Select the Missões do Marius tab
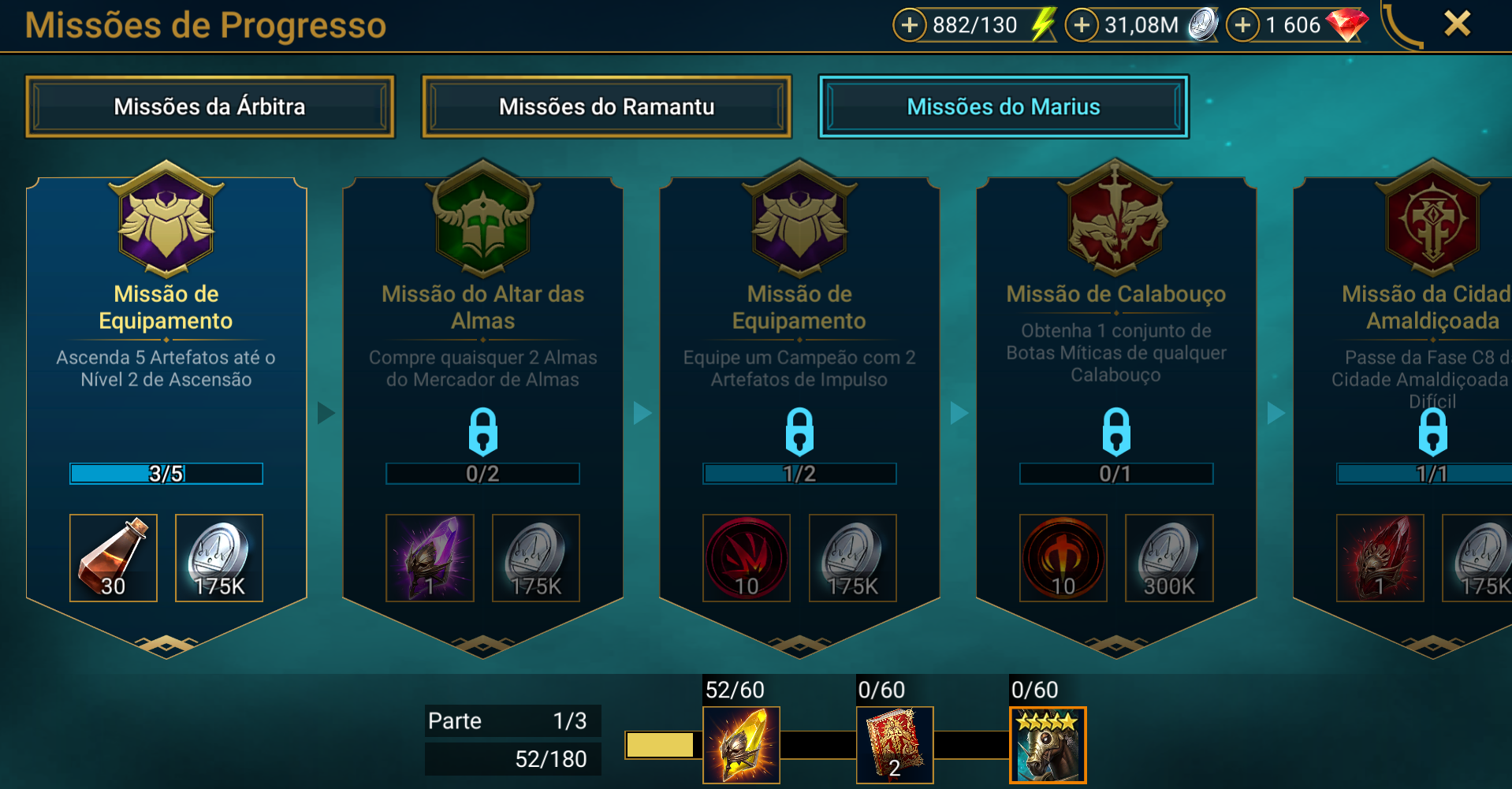 tap(1003, 106)
